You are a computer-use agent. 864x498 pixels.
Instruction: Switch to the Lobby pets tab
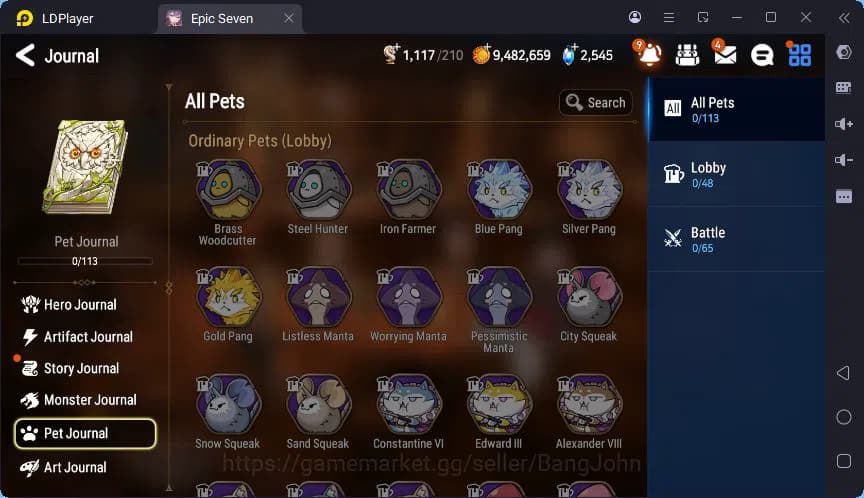(x=736, y=174)
